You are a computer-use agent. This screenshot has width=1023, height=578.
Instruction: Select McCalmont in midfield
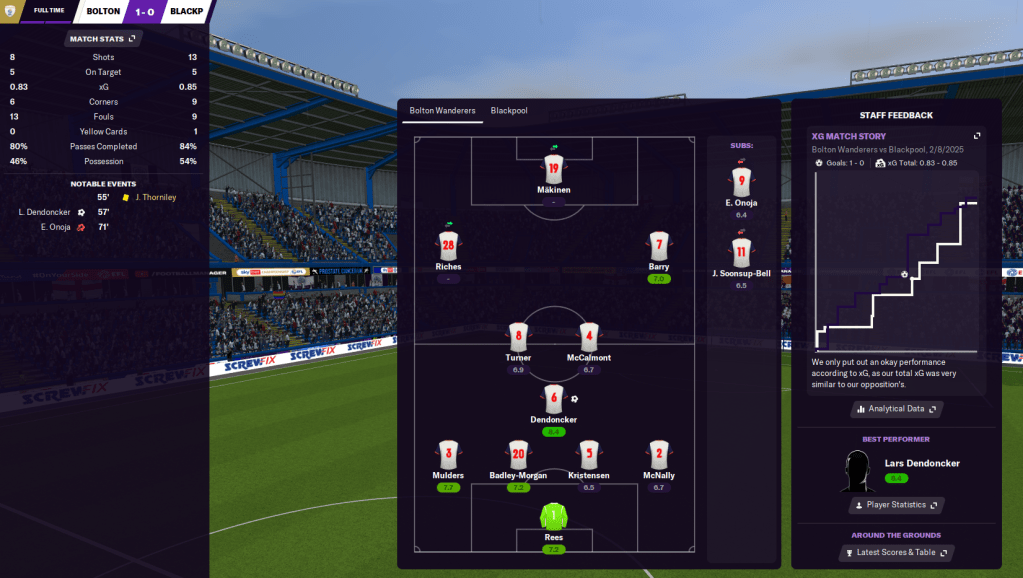tap(588, 337)
